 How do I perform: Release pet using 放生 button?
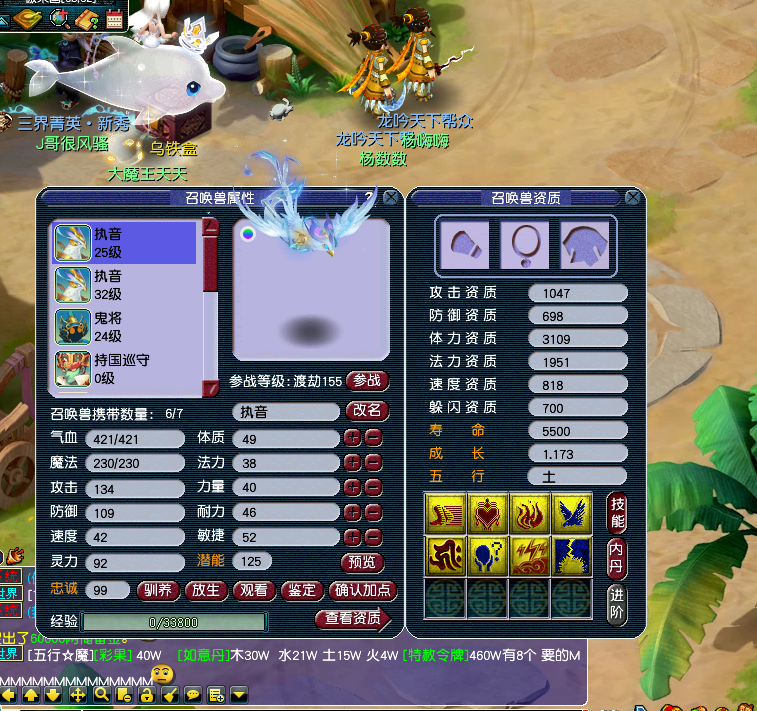206,590
